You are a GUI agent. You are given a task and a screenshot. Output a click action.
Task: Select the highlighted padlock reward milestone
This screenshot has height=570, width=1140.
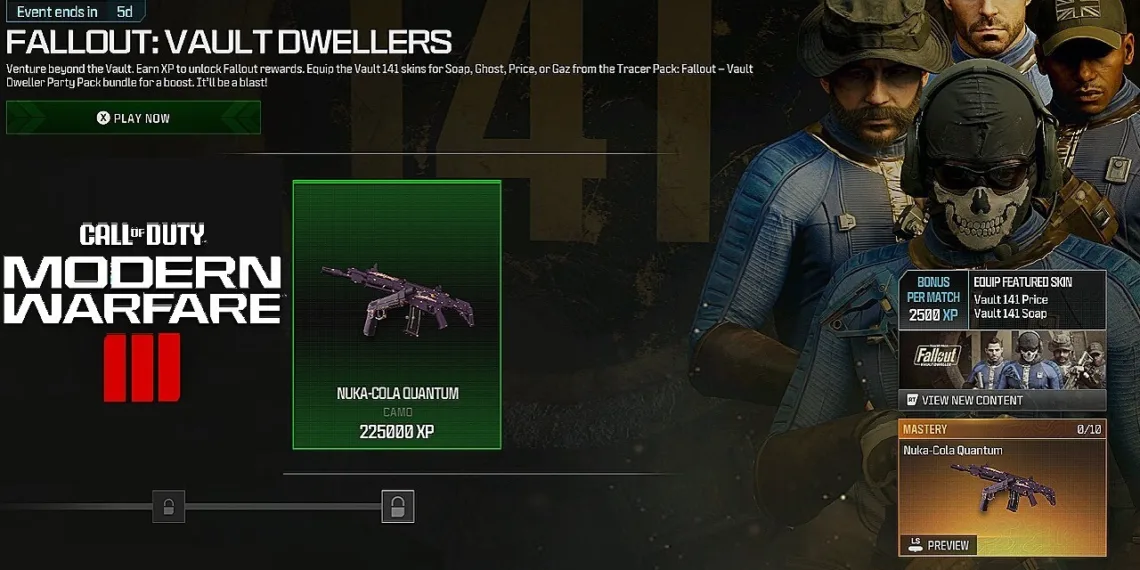[x=397, y=506]
